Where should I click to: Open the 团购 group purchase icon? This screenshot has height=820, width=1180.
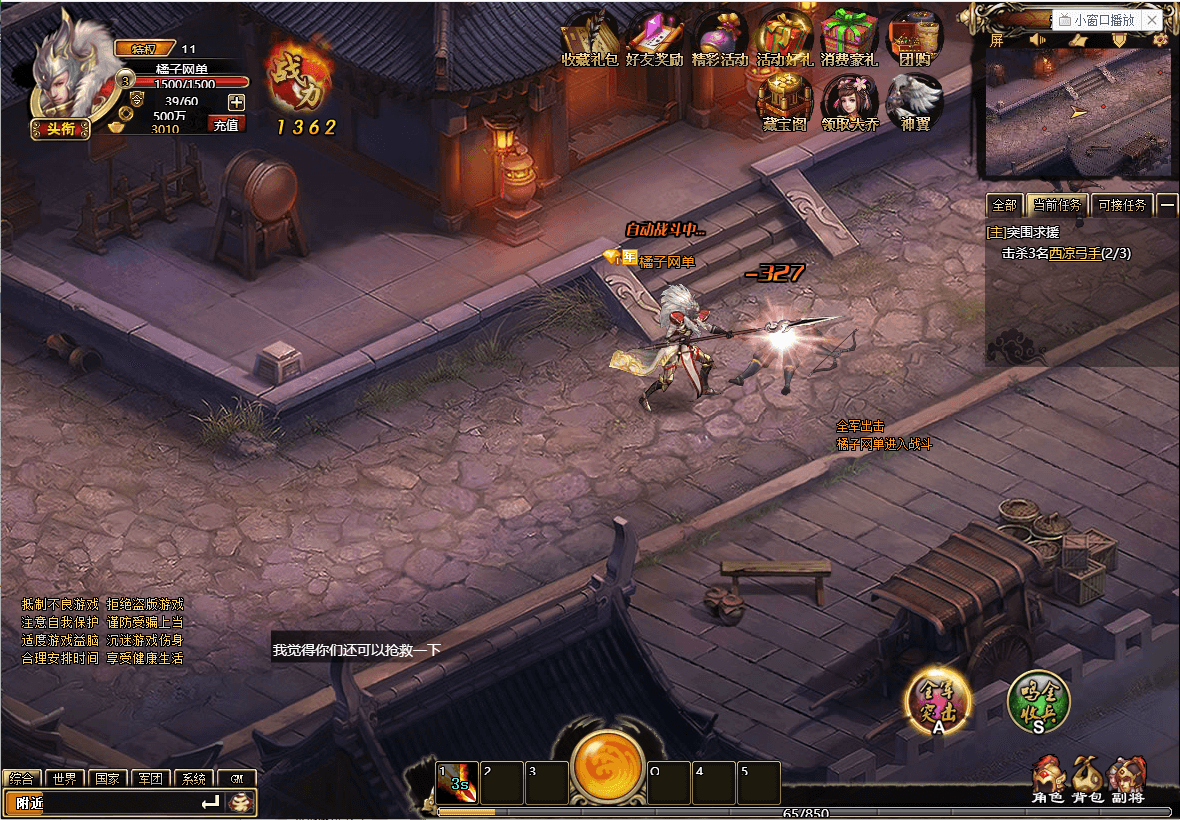pyautogui.click(x=914, y=40)
